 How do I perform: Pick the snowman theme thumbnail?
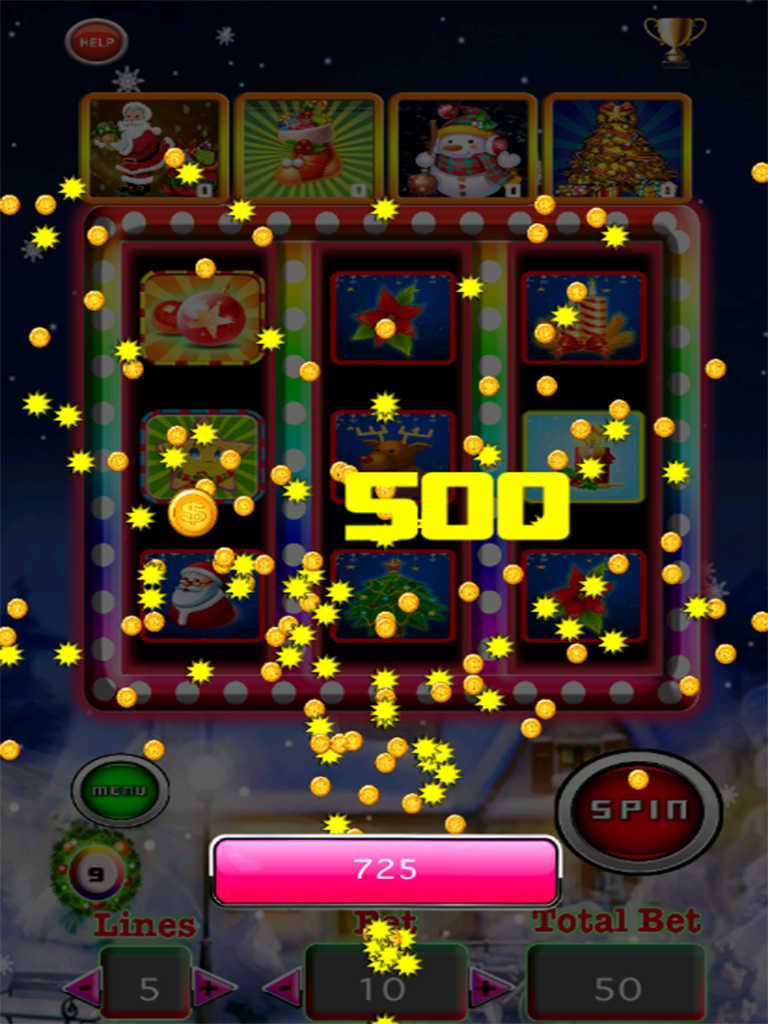pyautogui.click(x=463, y=148)
